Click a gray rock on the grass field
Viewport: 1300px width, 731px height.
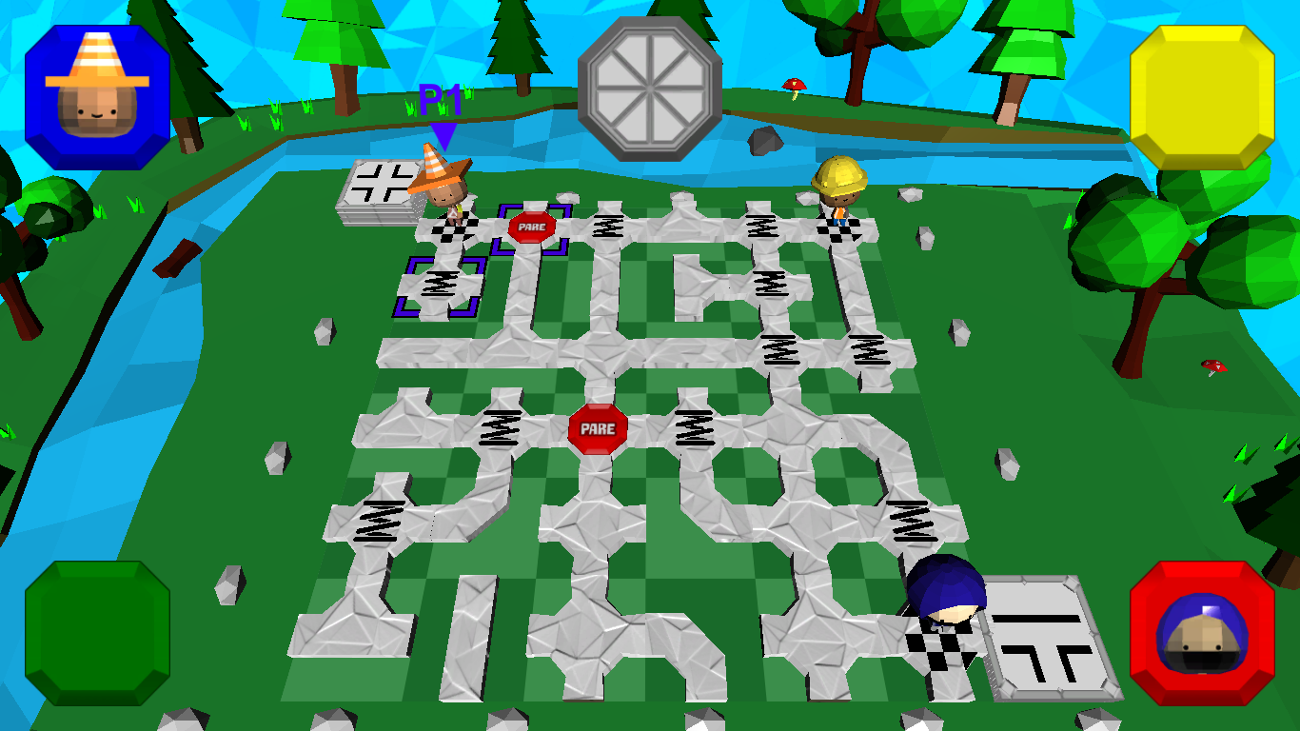pos(325,331)
